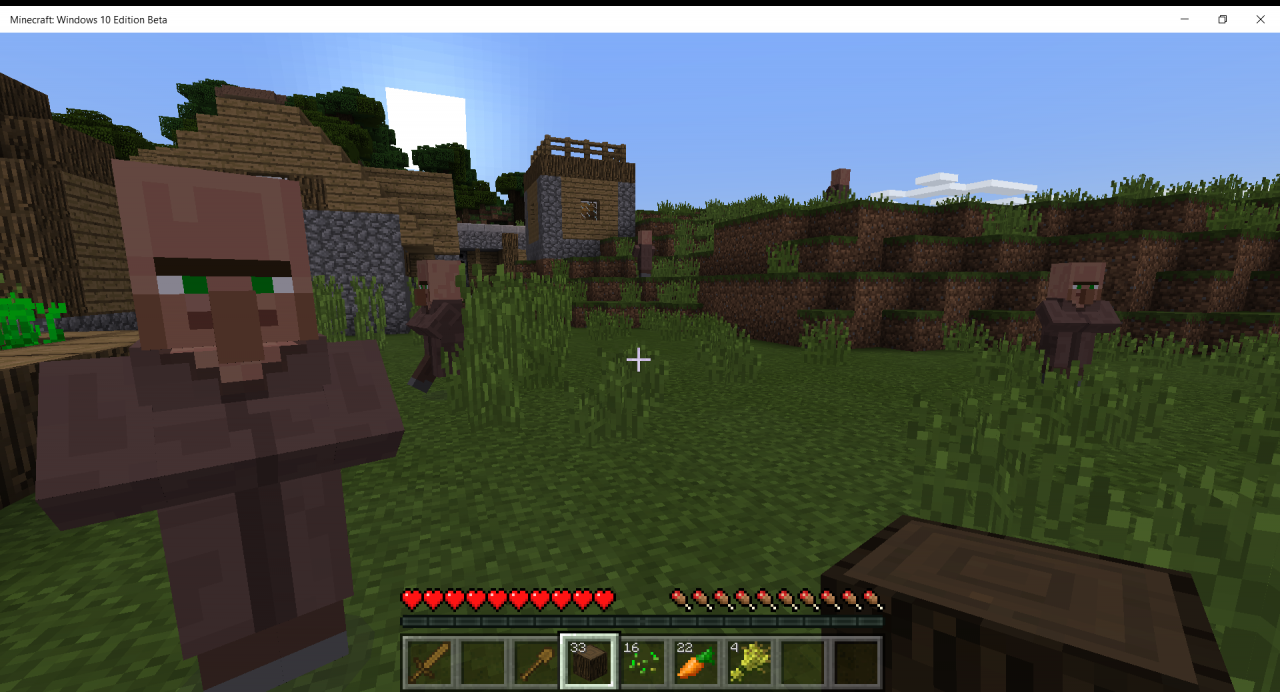Select the wooden sword hotbar slot
The image size is (1280, 692).
pyautogui.click(x=427, y=661)
